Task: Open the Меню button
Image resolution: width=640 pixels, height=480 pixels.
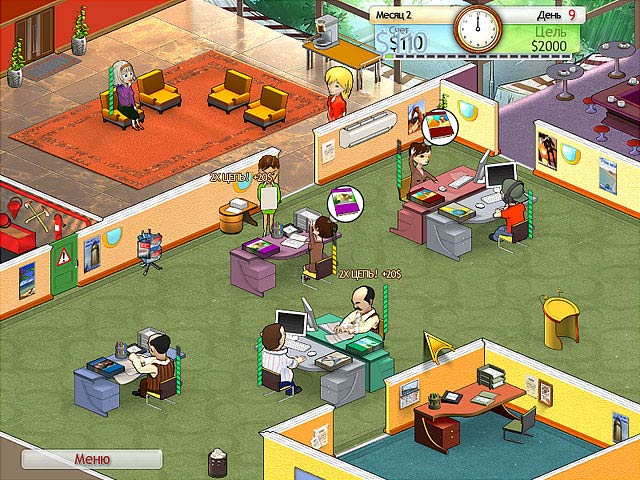Action: tap(92, 459)
